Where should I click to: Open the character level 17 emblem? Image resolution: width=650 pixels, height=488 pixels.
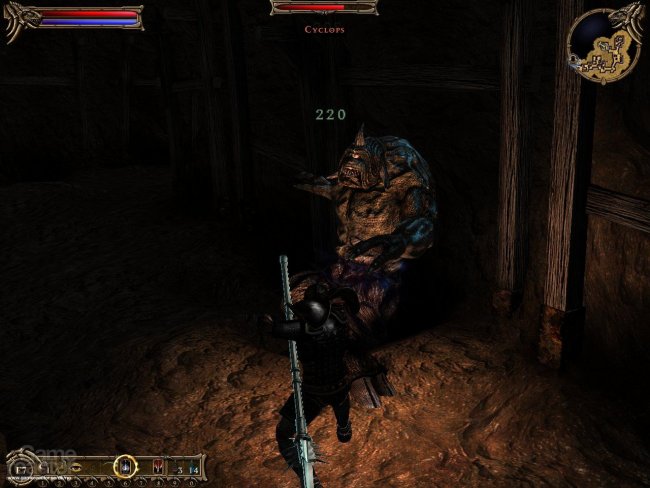(21, 469)
